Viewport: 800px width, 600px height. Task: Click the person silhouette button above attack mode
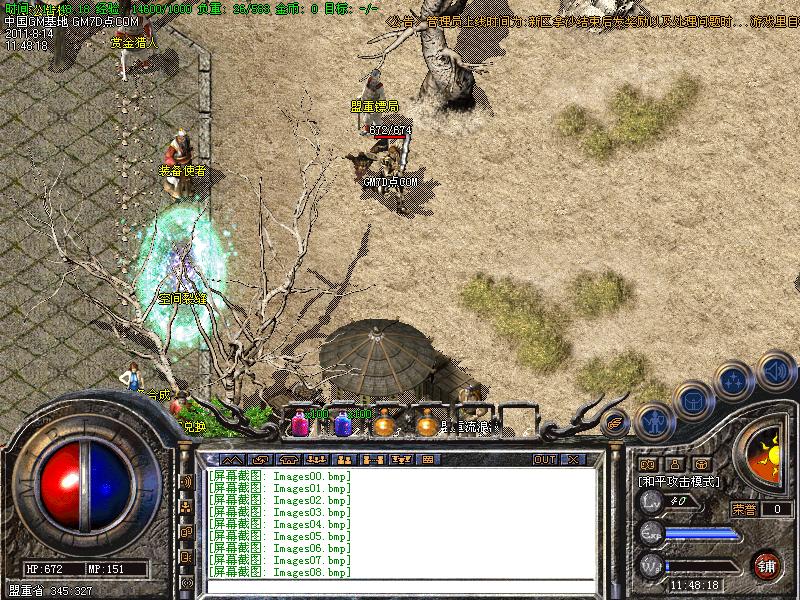point(673,464)
